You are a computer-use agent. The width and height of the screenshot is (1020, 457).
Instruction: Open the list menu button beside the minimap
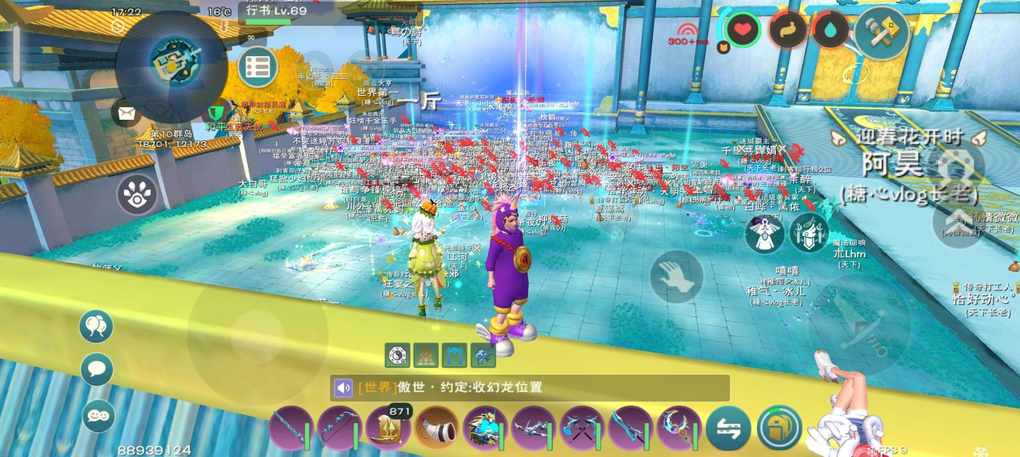258,67
